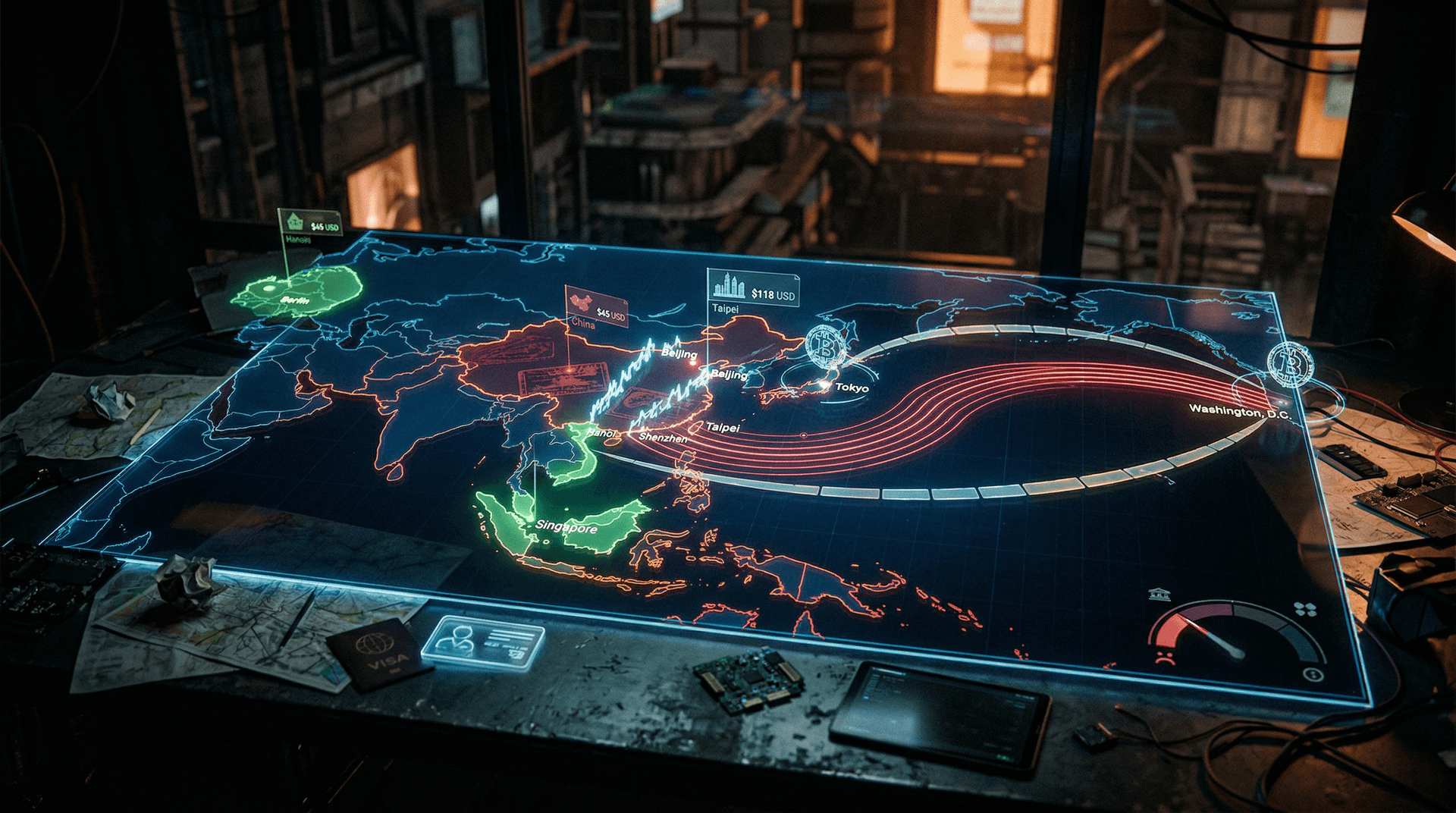Select the Singapore map label
This screenshot has width=1456, height=813.
pyautogui.click(x=566, y=526)
